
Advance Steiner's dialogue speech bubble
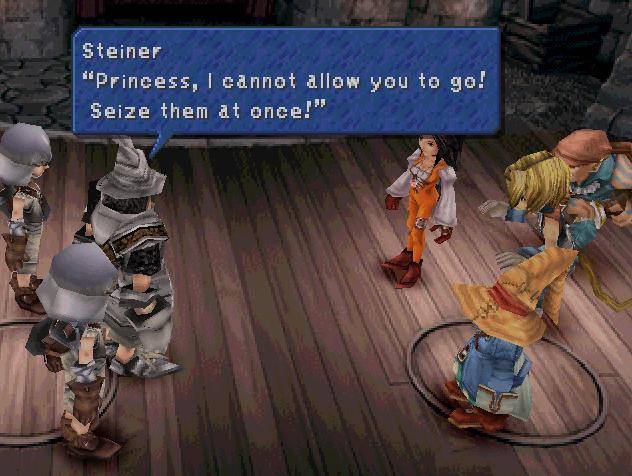(285, 81)
